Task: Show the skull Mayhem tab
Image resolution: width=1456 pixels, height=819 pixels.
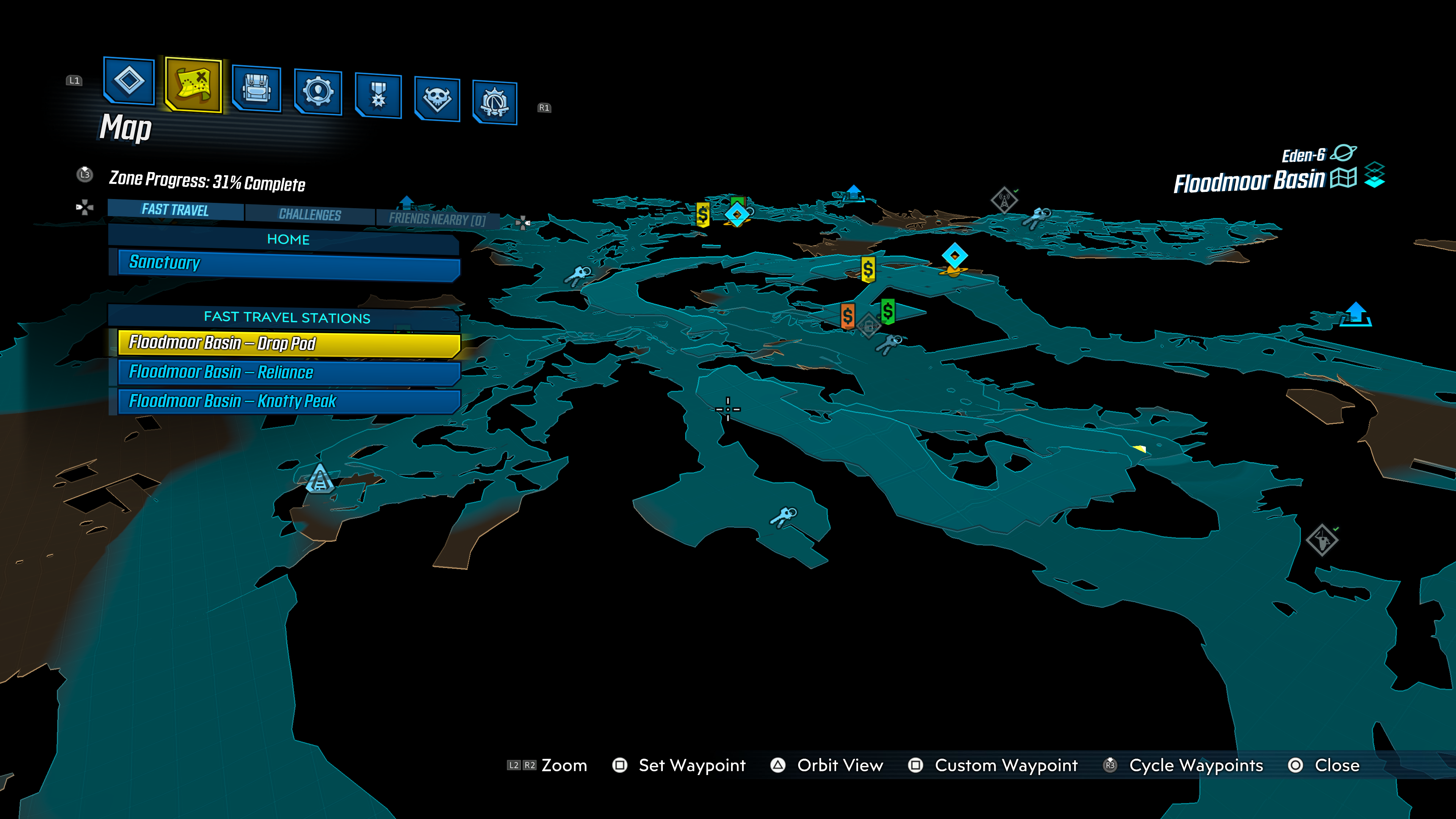Action: (x=437, y=99)
